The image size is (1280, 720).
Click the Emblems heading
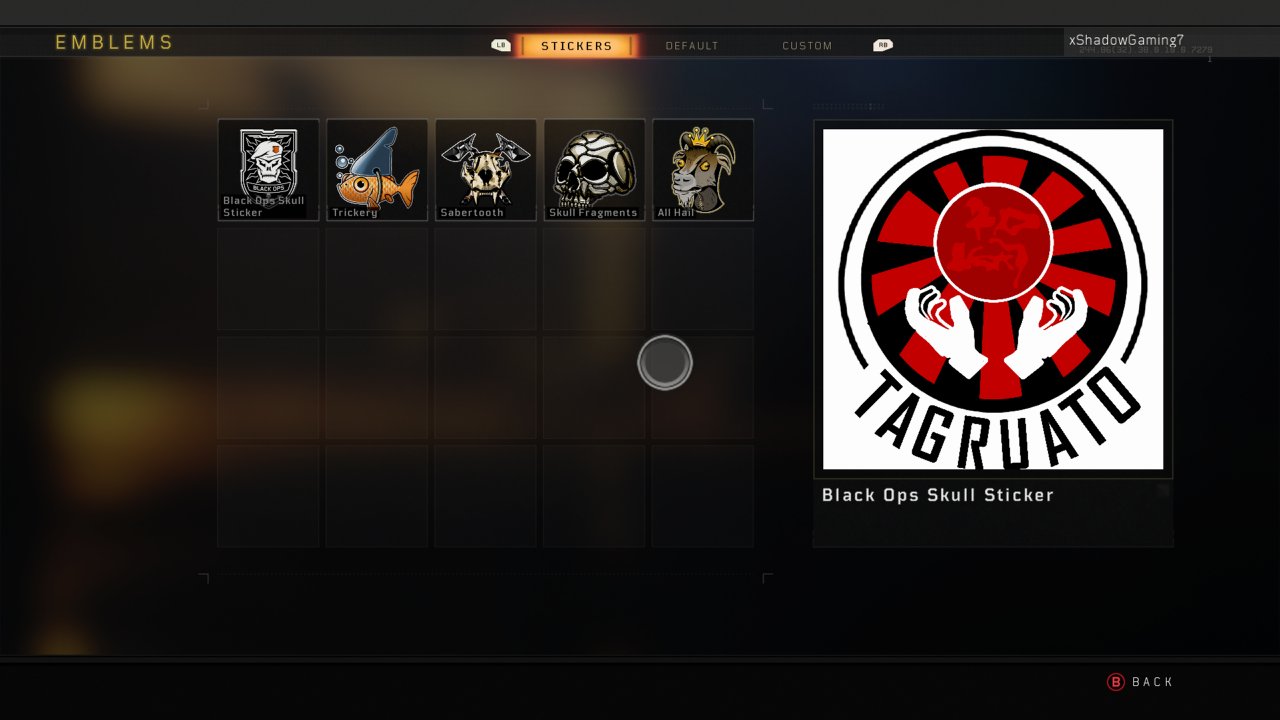coord(114,43)
